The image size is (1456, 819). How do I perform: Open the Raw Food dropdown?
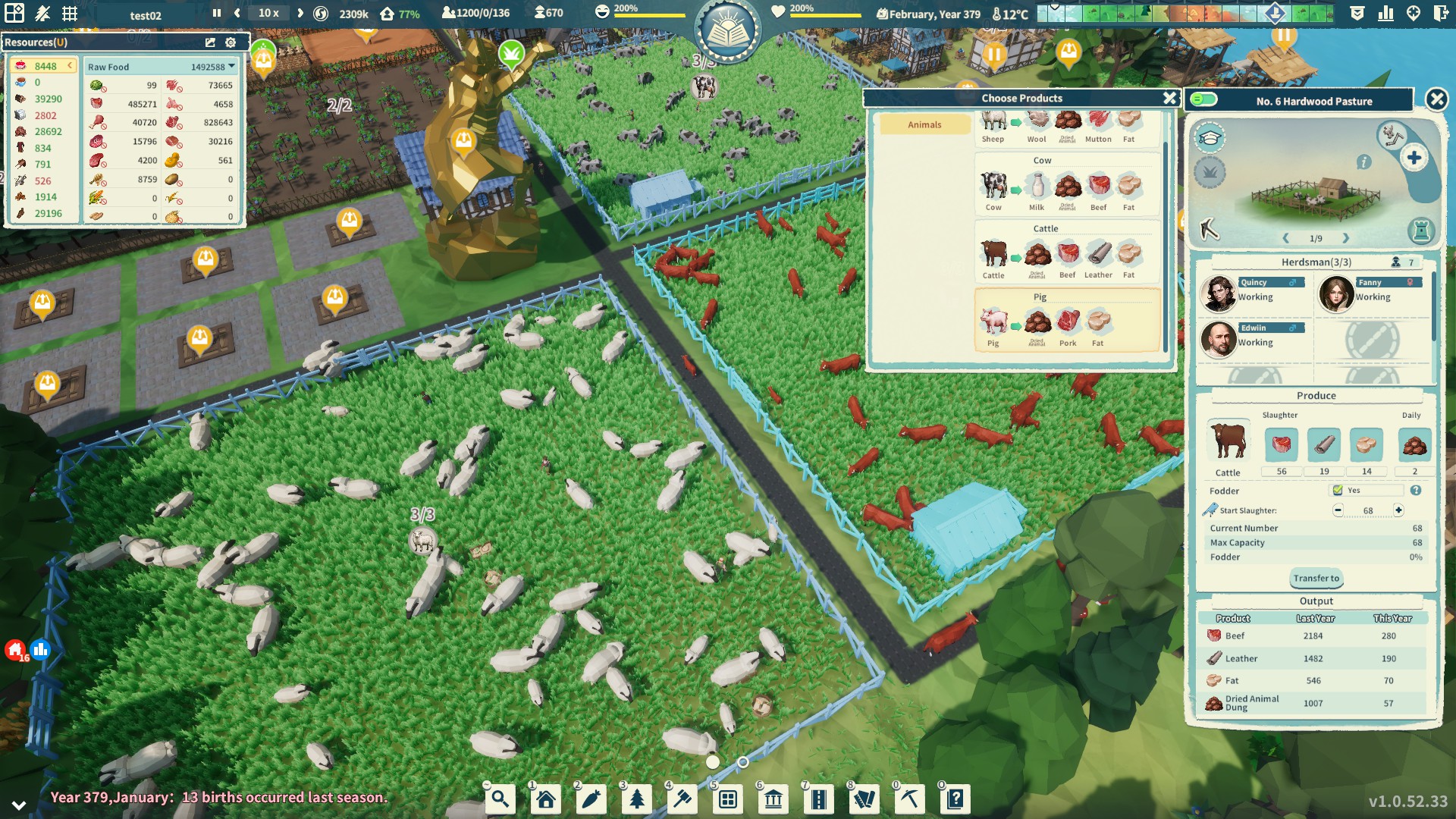pyautogui.click(x=231, y=67)
